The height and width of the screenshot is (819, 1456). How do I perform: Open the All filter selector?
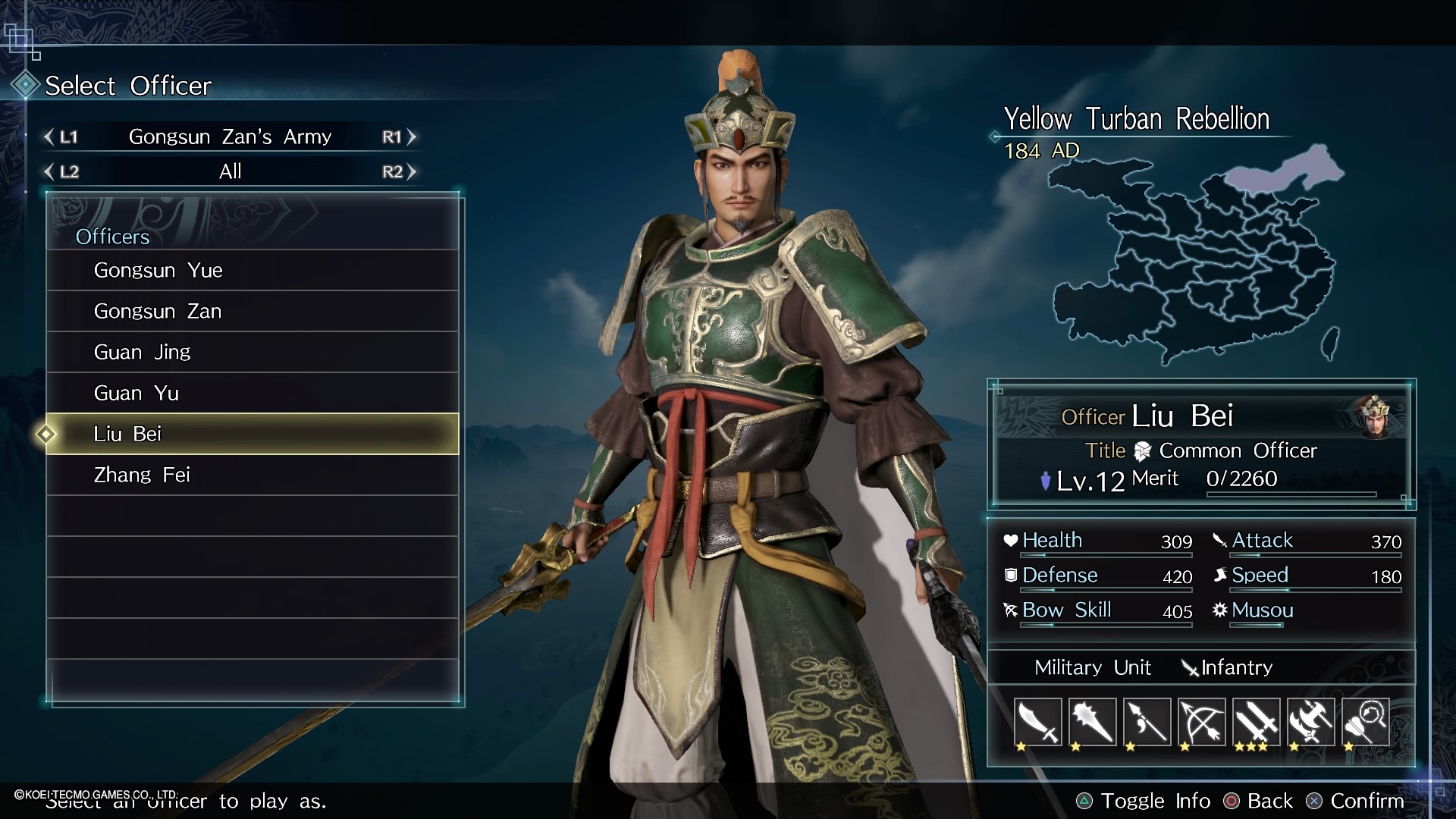(230, 171)
